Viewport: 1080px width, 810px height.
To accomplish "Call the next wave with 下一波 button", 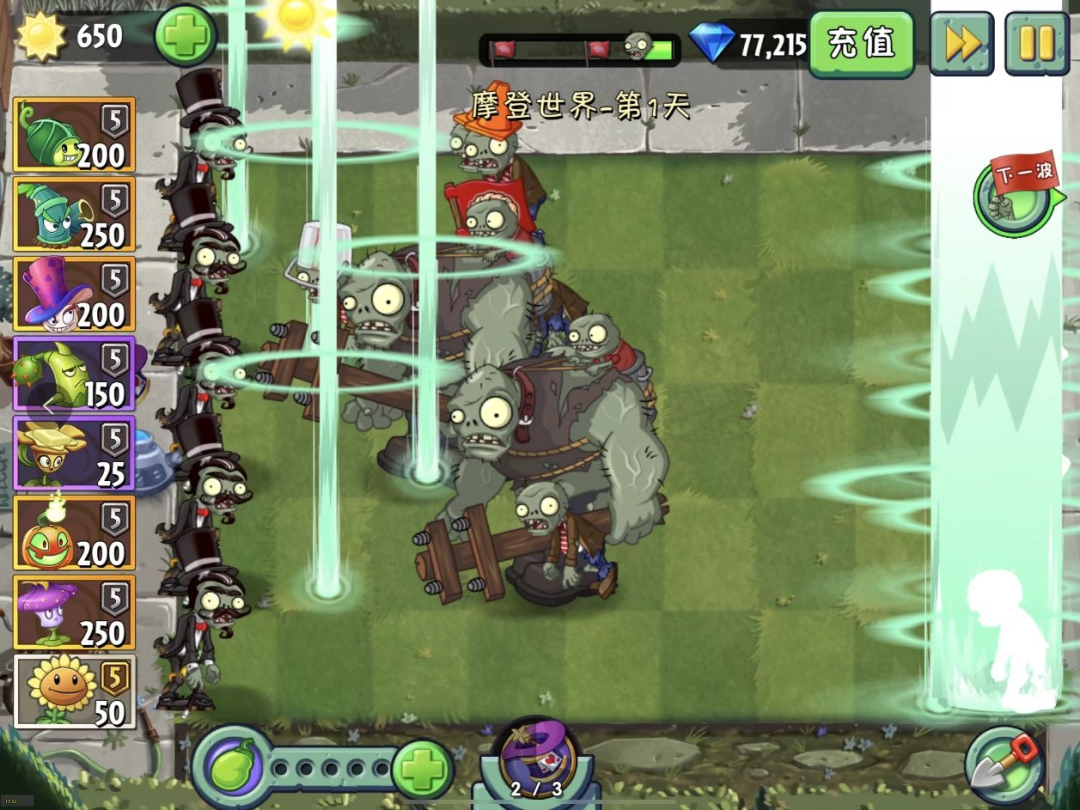I will (x=1020, y=193).
